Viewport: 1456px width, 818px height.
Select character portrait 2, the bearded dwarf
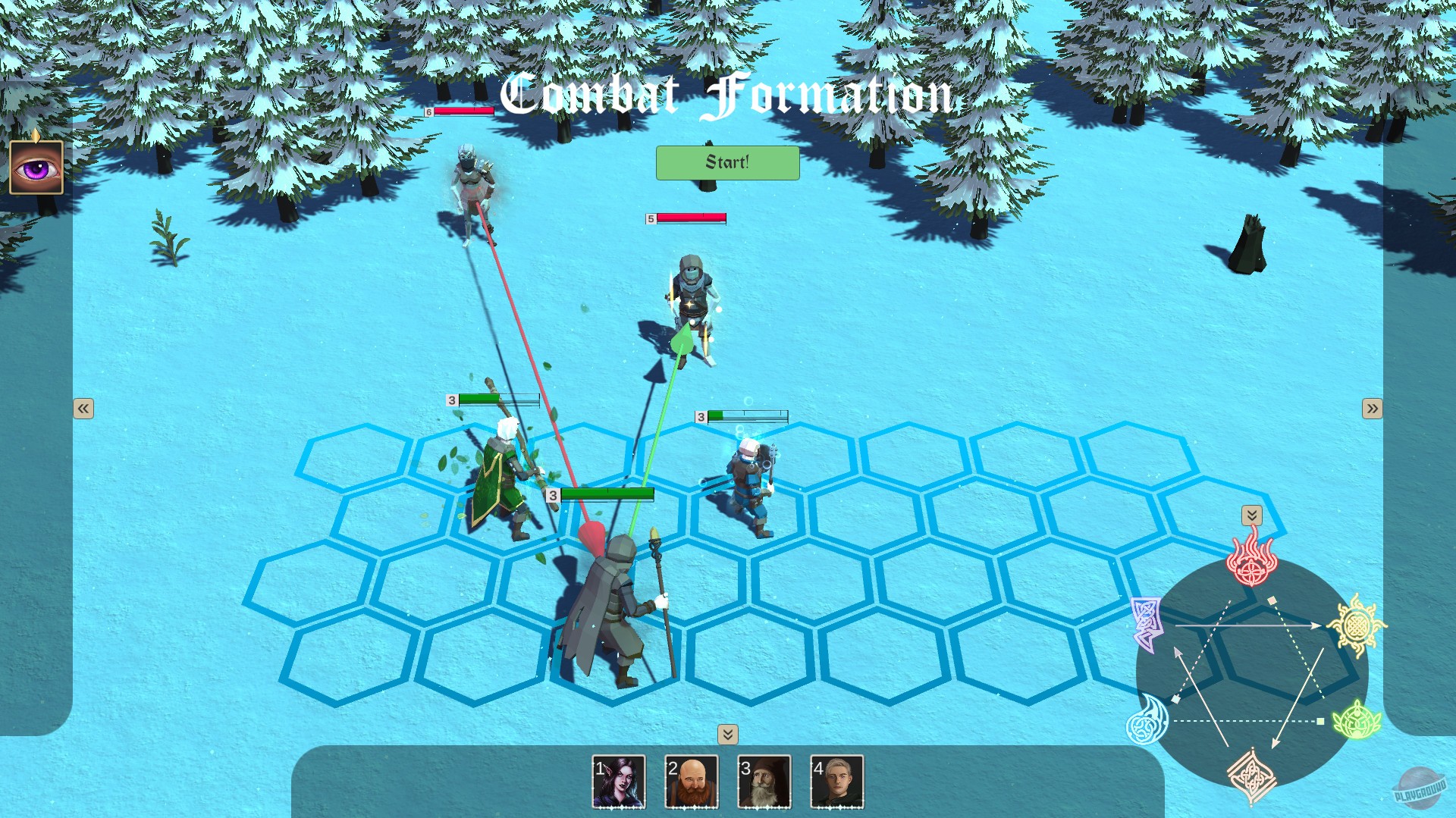pyautogui.click(x=691, y=782)
